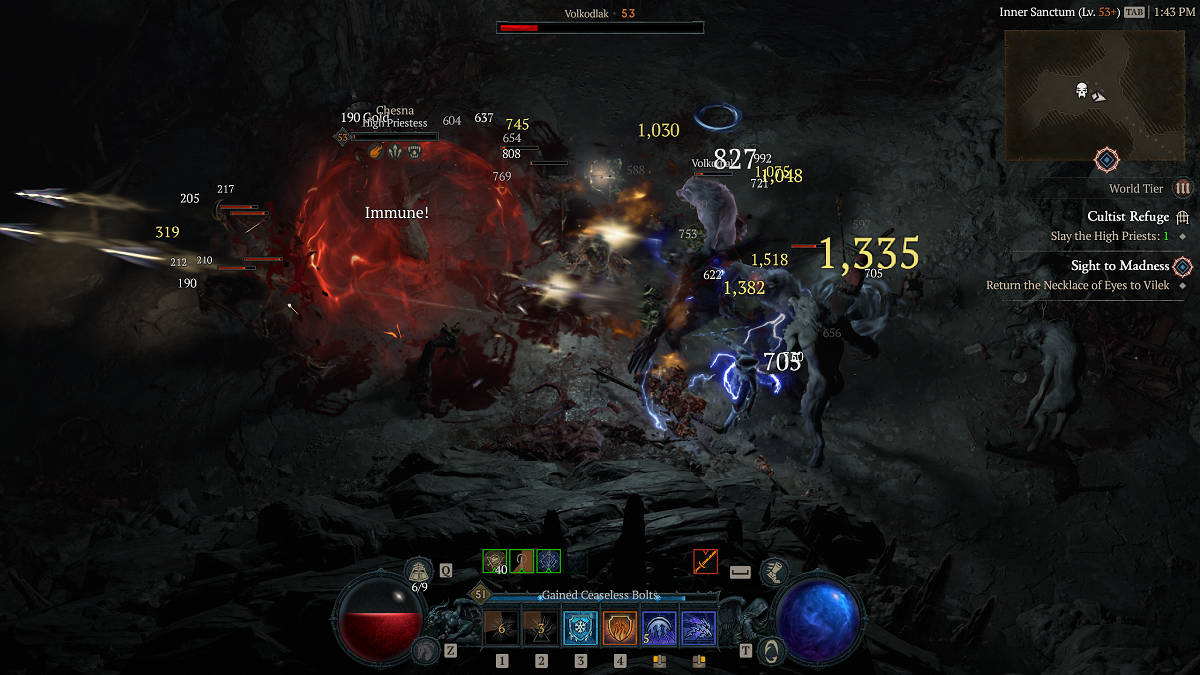Activate the Ice Armor snowflake shield skill
This screenshot has height=675, width=1200.
click(580, 628)
